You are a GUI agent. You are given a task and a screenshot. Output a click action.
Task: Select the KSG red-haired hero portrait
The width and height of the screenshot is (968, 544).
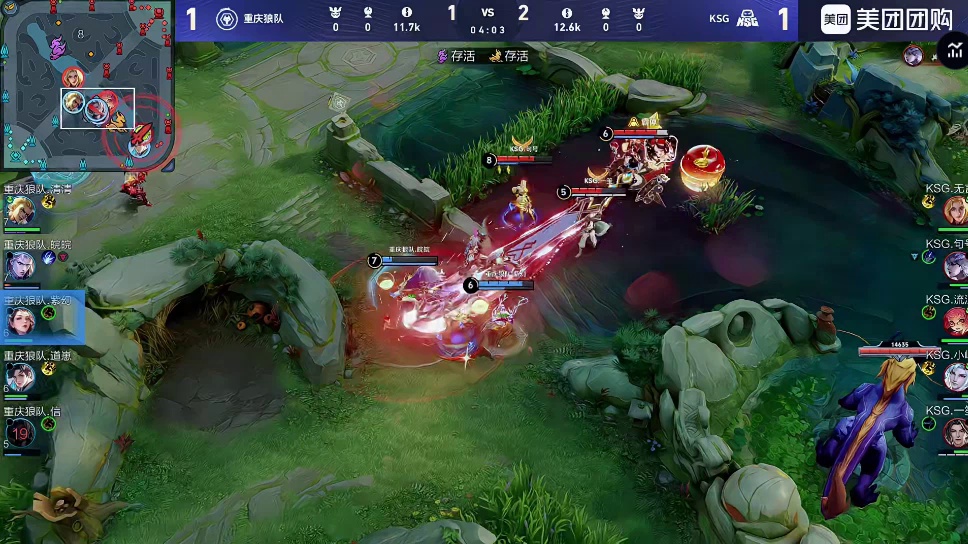click(x=954, y=320)
